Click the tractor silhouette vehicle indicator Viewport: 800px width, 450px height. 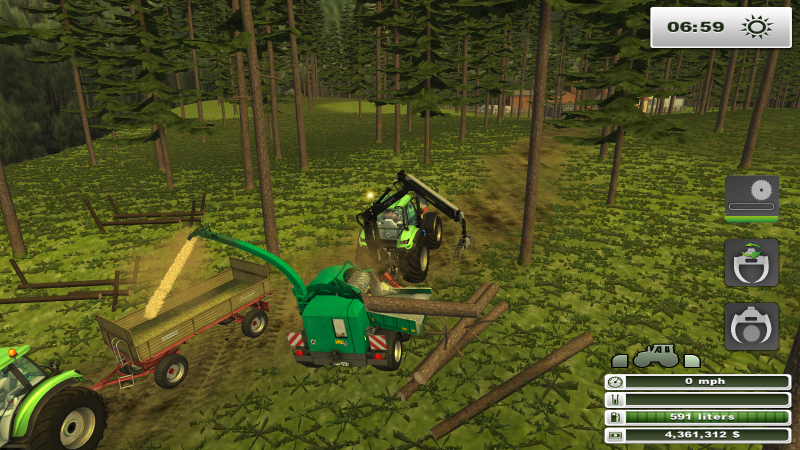coord(656,357)
